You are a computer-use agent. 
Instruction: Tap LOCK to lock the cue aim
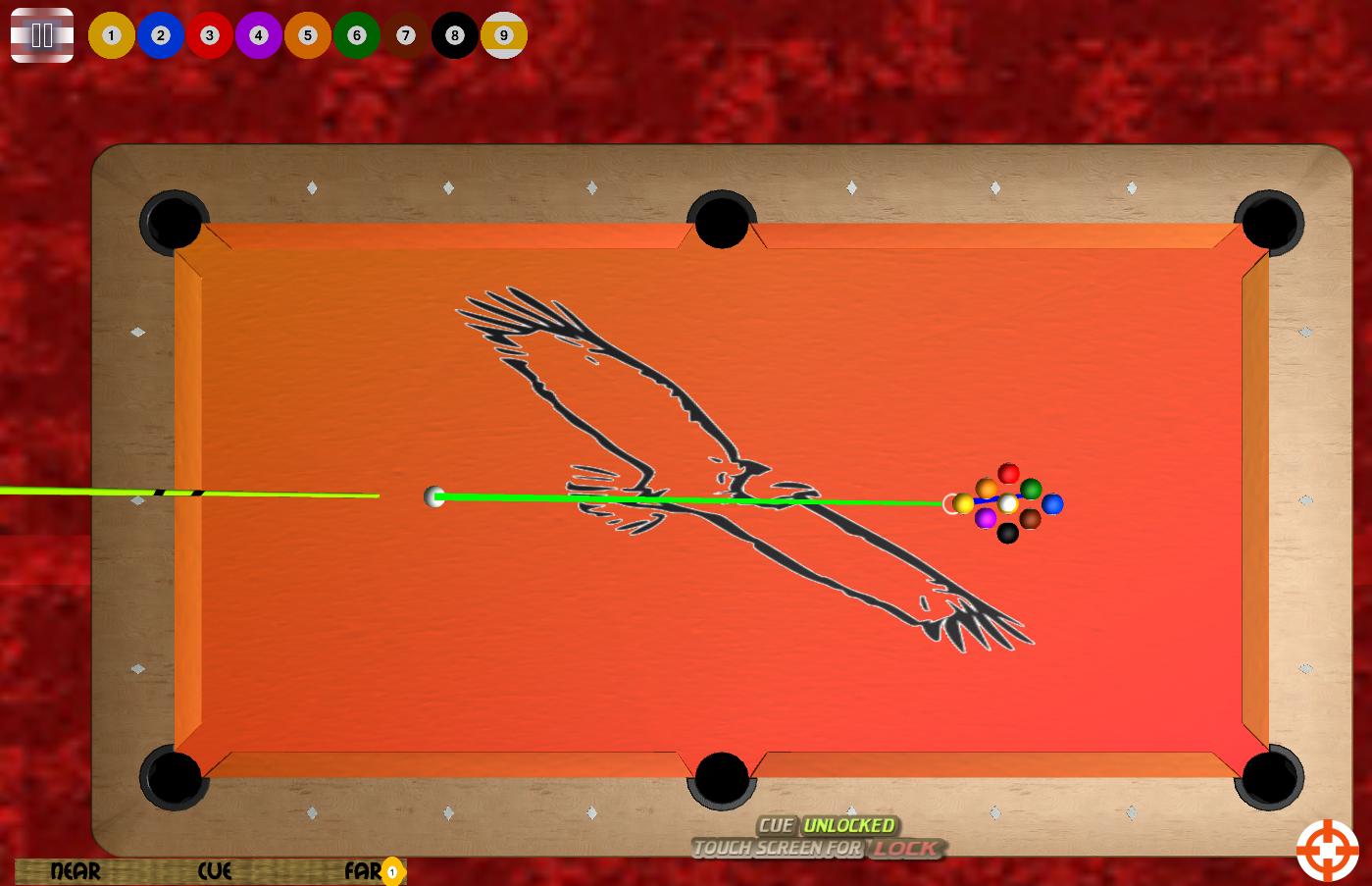point(907,848)
